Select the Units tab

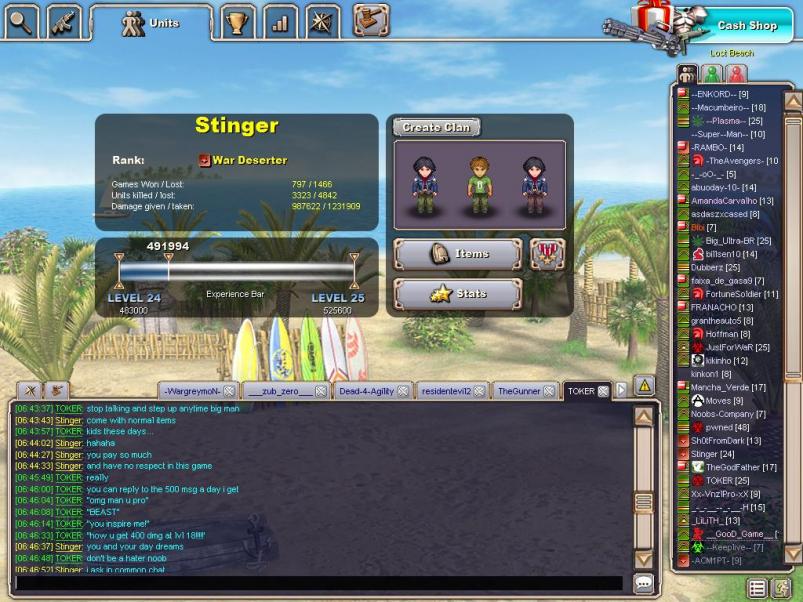[x=150, y=22]
